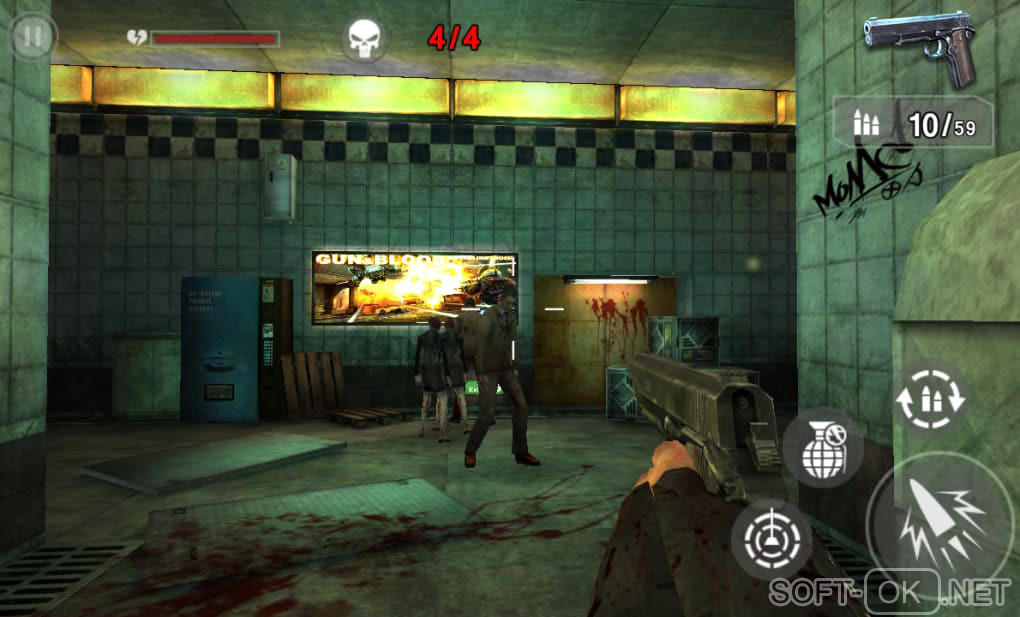
Task: Pause the game
Action: click(x=32, y=38)
